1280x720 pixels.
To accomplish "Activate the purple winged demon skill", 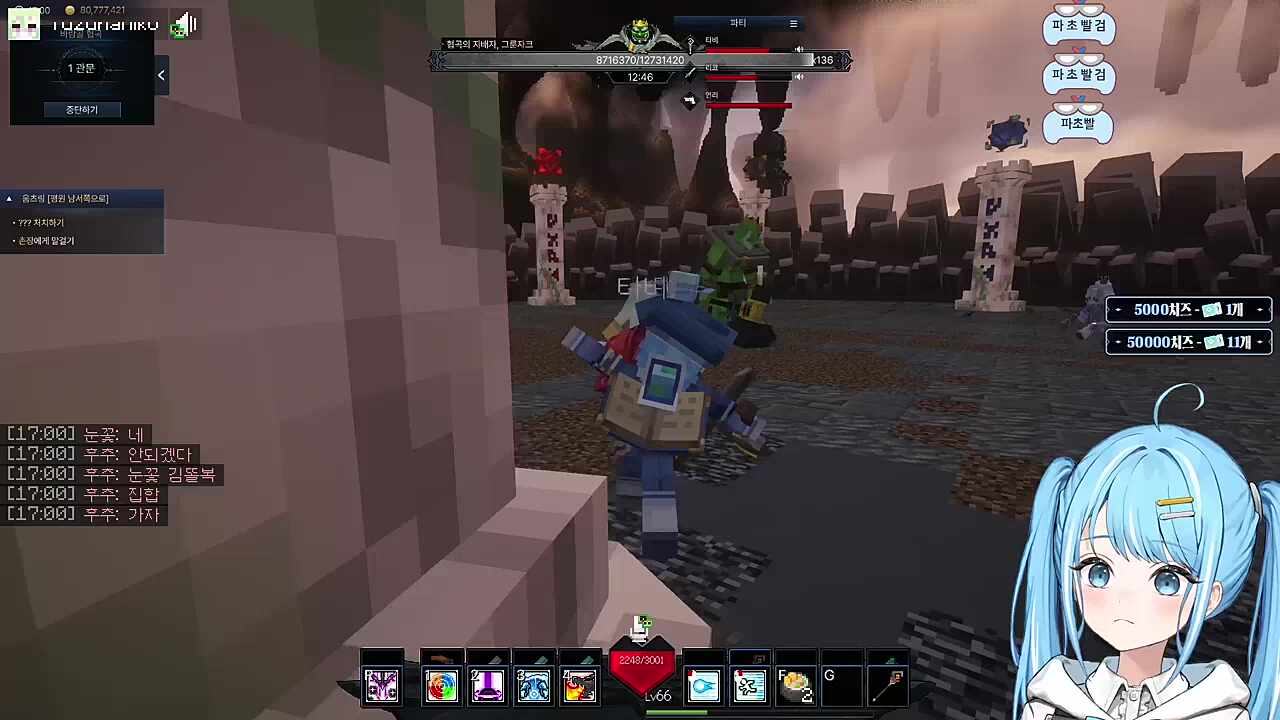I will pos(381,685).
